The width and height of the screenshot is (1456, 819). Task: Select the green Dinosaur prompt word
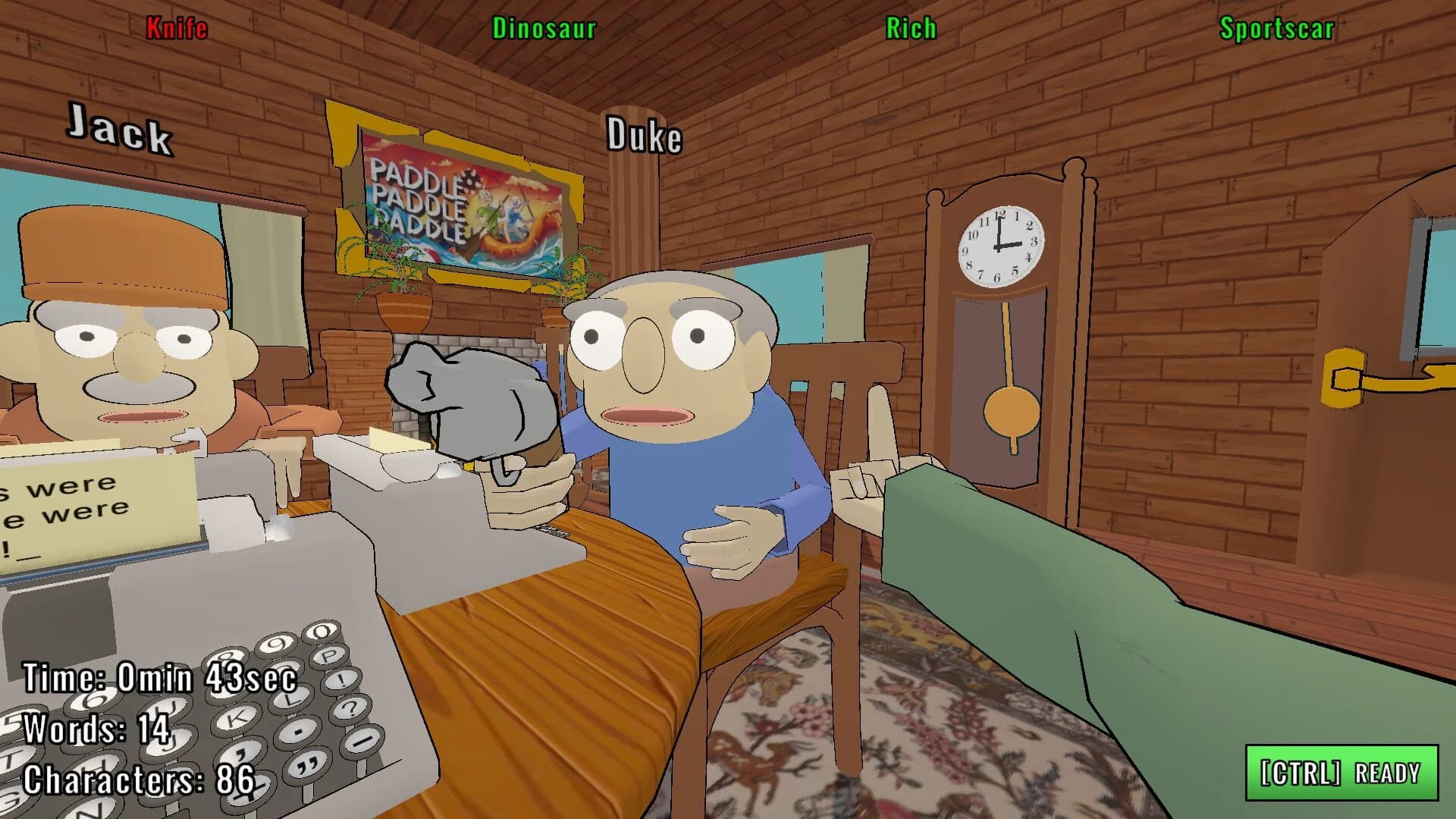pyautogui.click(x=543, y=29)
